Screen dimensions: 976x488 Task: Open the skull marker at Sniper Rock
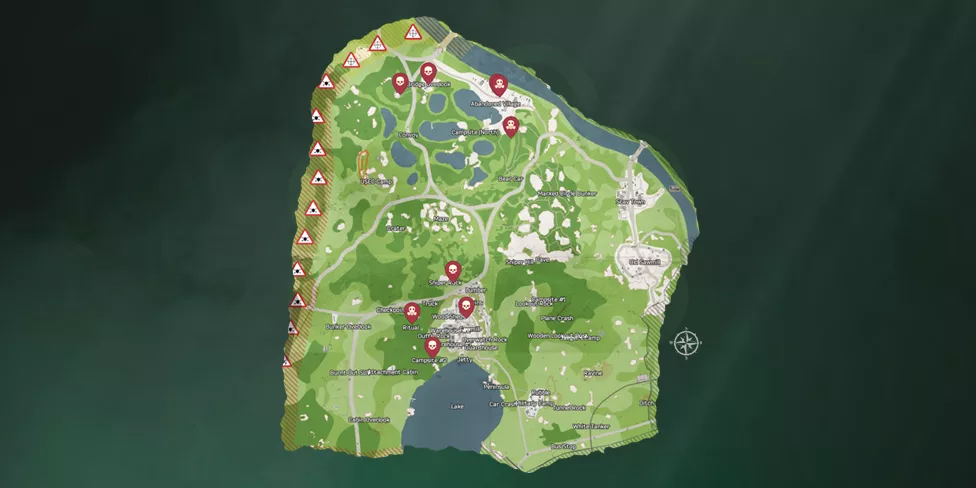click(452, 270)
